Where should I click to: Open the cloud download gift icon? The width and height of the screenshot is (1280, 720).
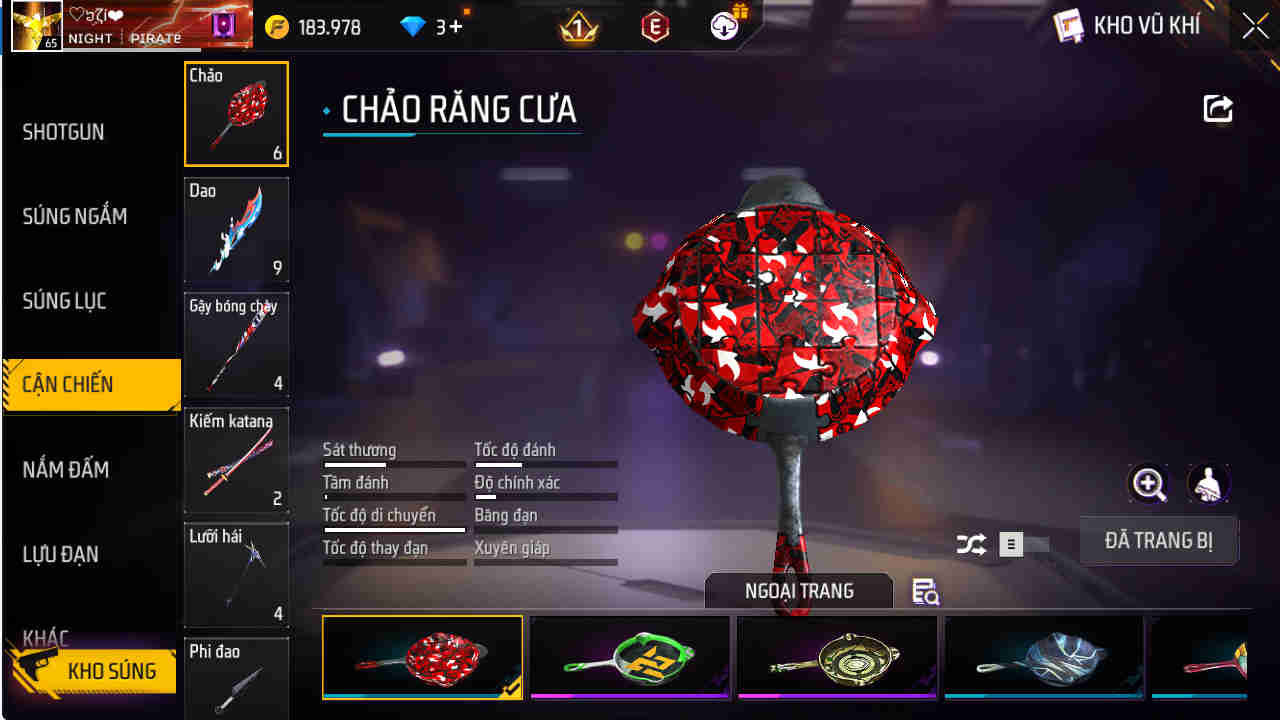722,27
